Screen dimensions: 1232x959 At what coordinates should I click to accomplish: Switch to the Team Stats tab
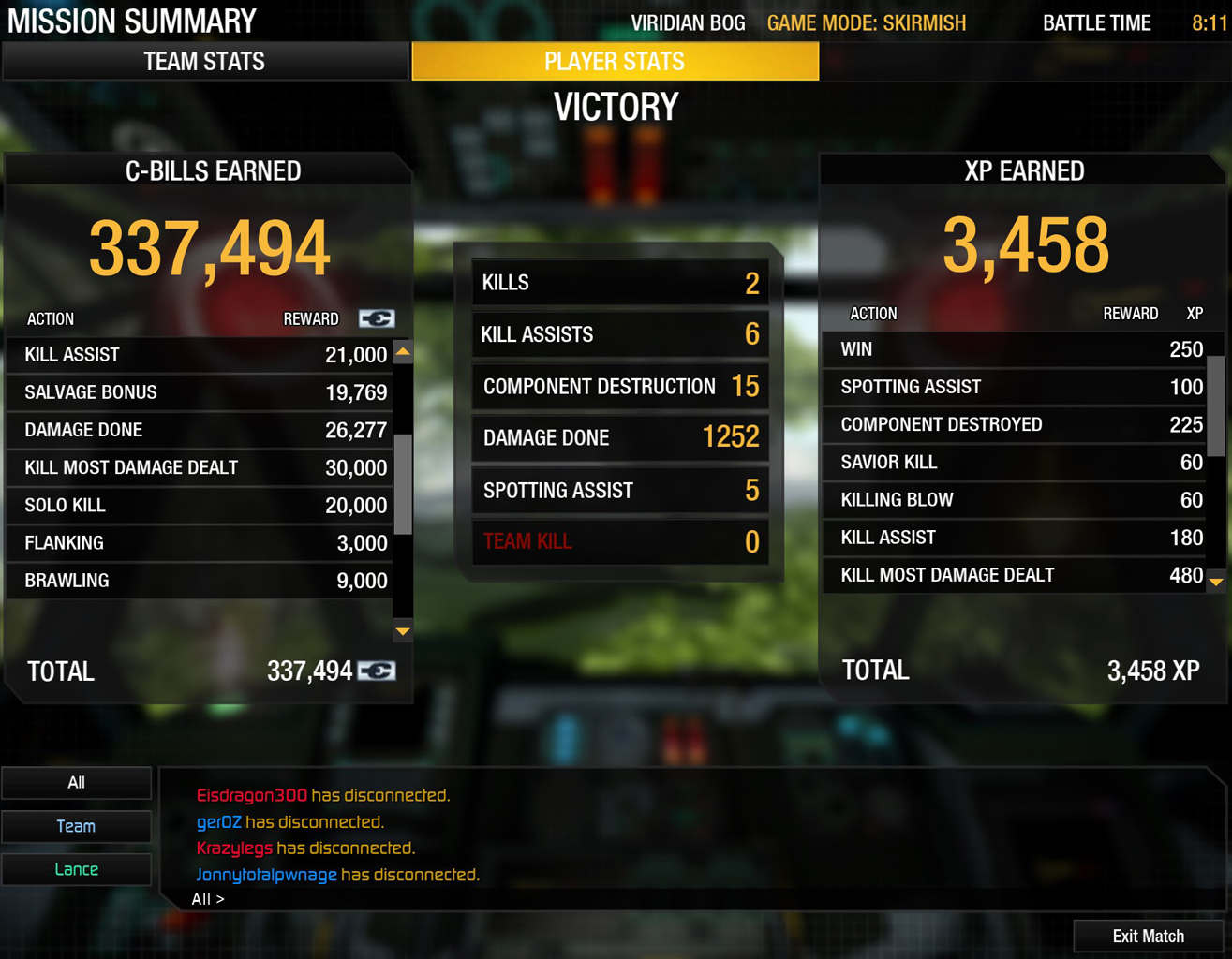click(204, 62)
